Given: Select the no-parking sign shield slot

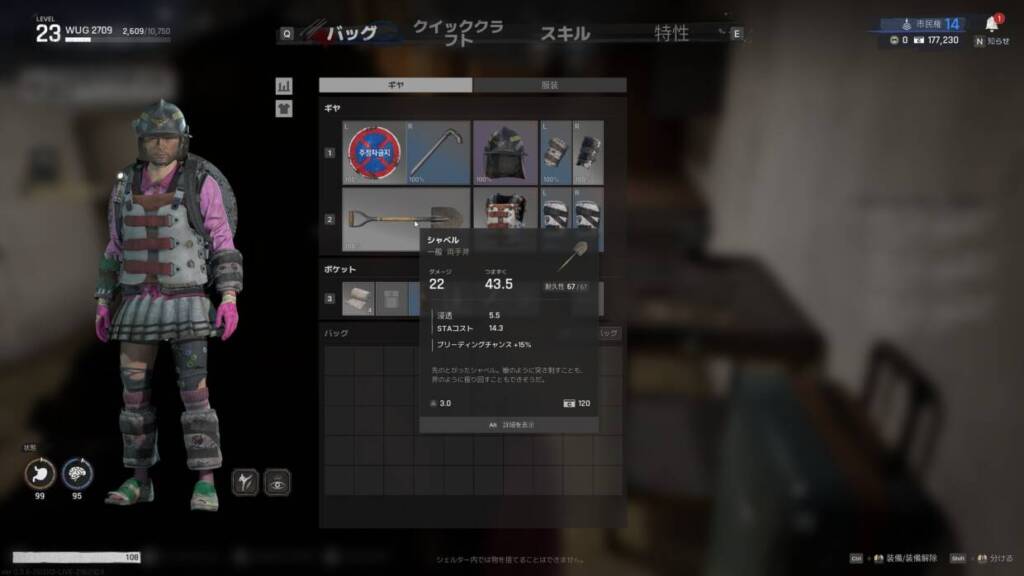Looking at the screenshot, I should click(x=373, y=153).
